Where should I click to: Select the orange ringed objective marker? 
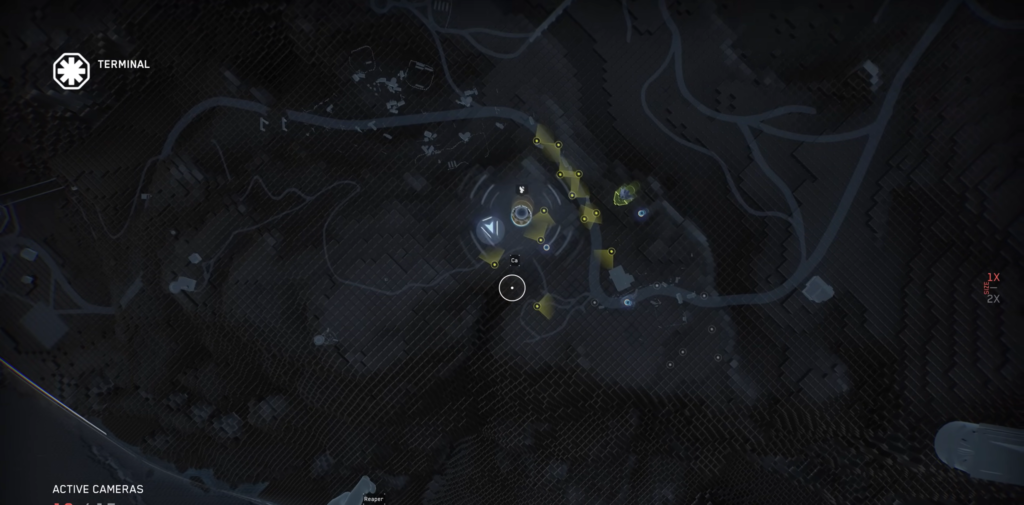(x=521, y=213)
